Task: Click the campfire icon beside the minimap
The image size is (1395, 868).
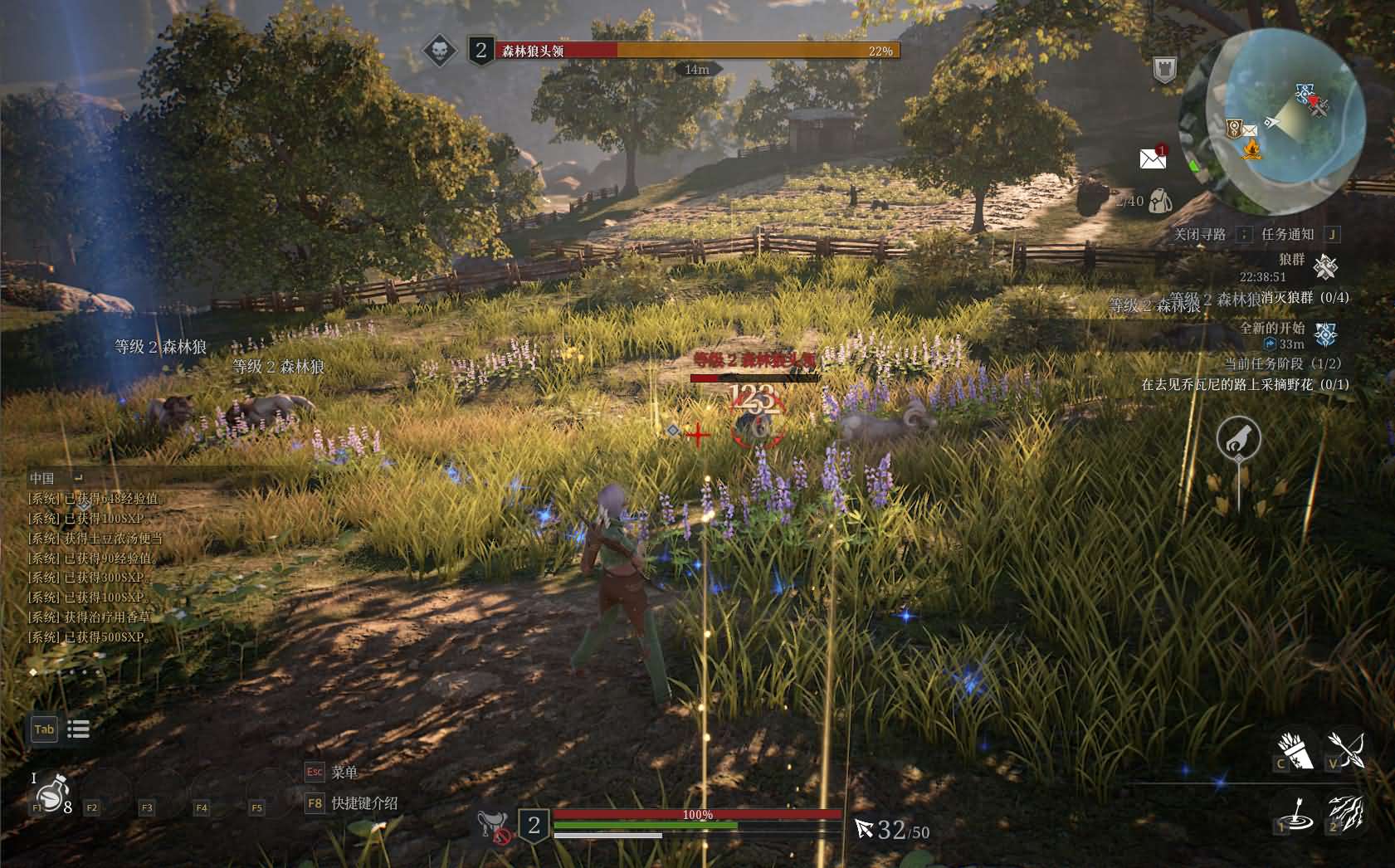Action: coord(1249,150)
